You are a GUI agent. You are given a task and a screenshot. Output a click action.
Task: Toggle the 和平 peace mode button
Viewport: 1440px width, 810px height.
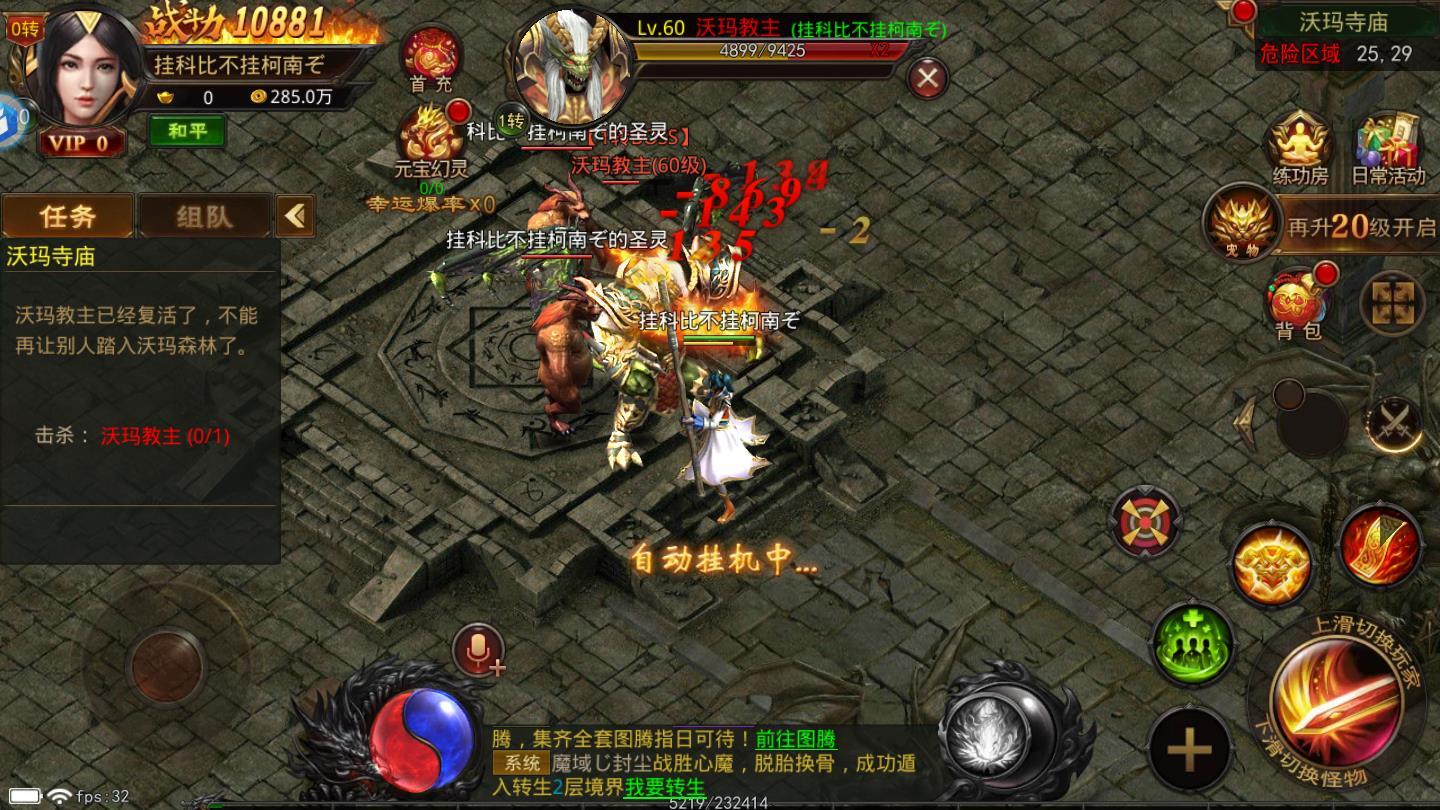pos(187,131)
